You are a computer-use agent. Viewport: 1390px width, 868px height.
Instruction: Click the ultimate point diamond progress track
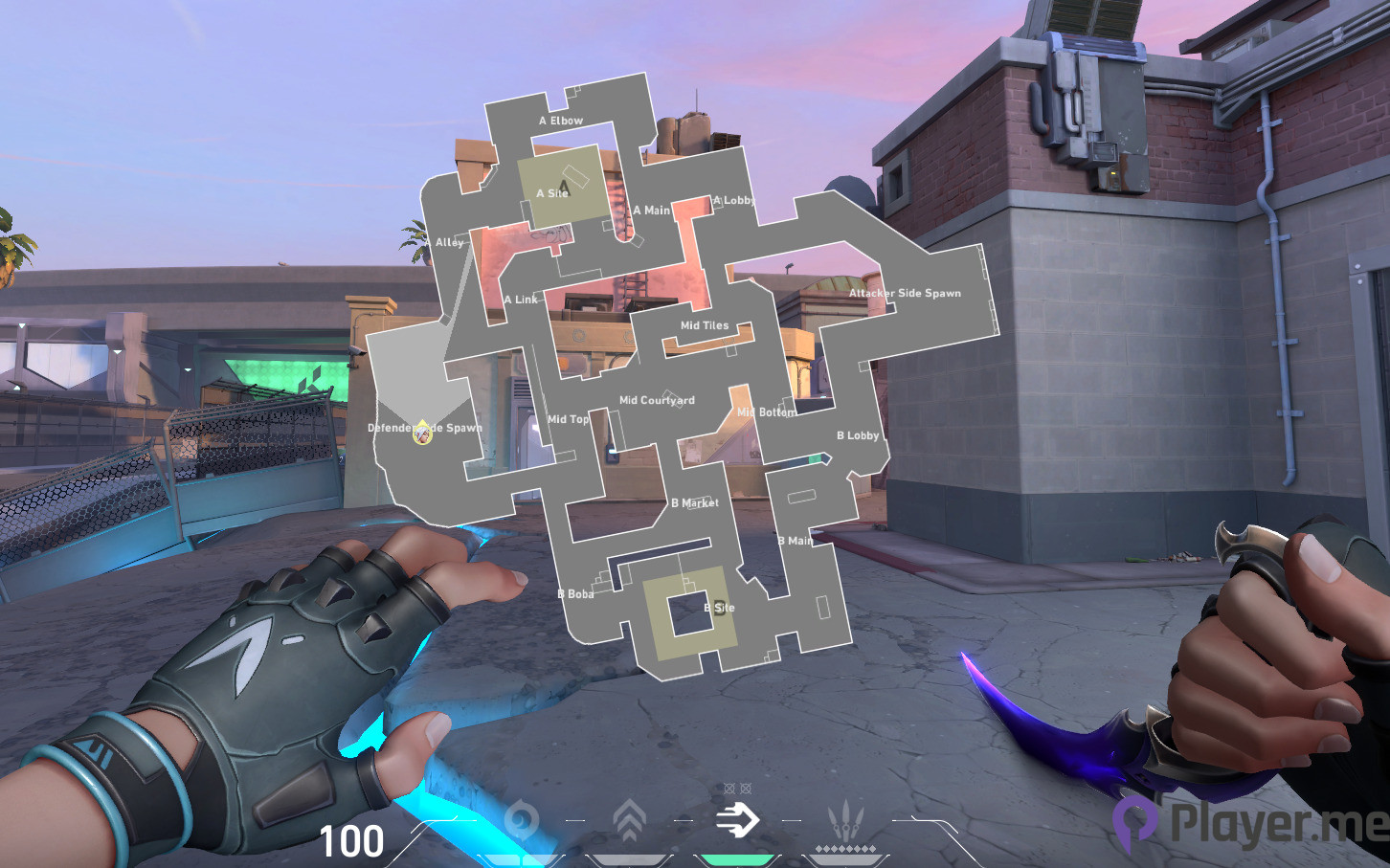click(847, 850)
